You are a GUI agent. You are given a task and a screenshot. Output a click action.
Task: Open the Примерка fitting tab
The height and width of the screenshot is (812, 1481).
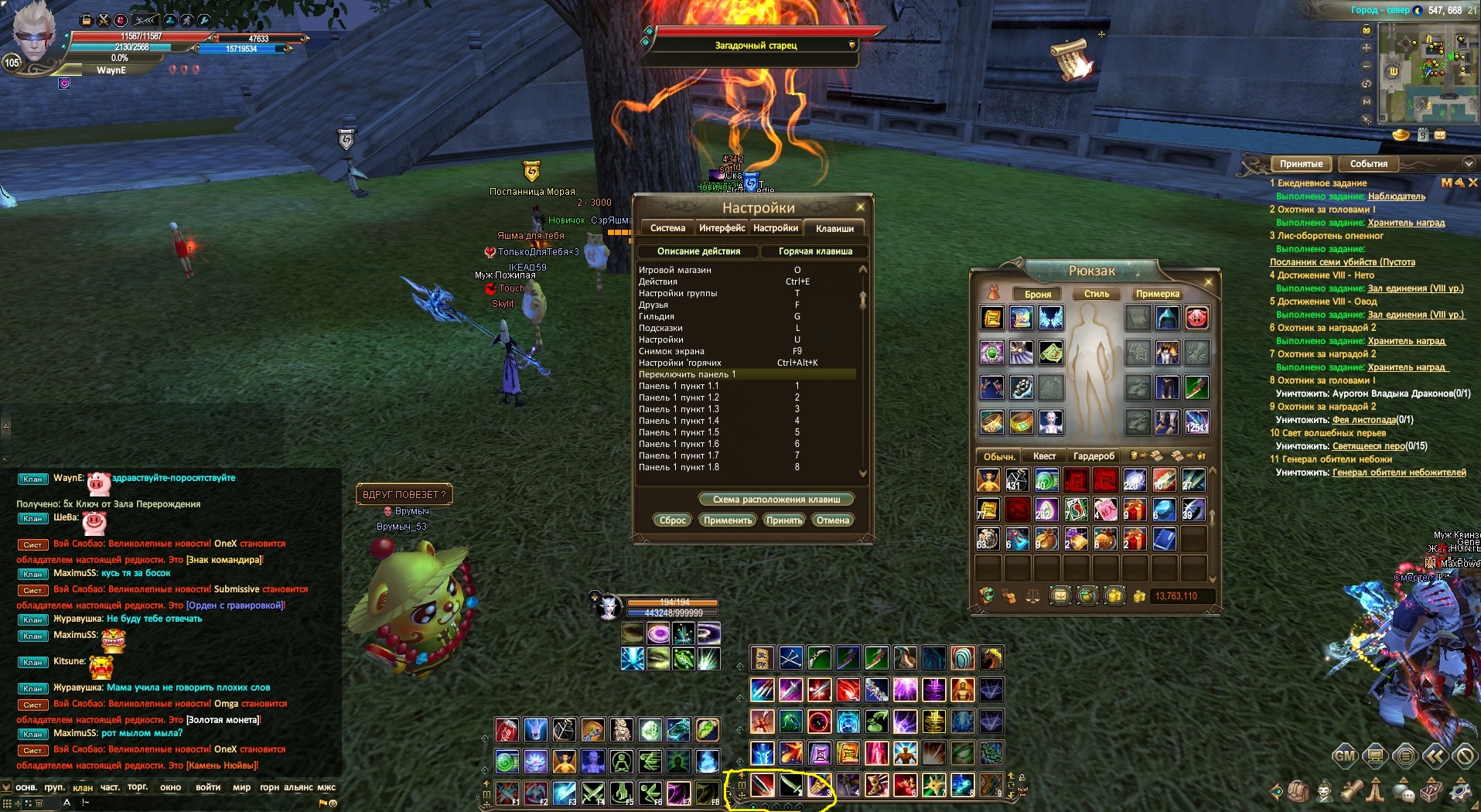tap(1157, 294)
